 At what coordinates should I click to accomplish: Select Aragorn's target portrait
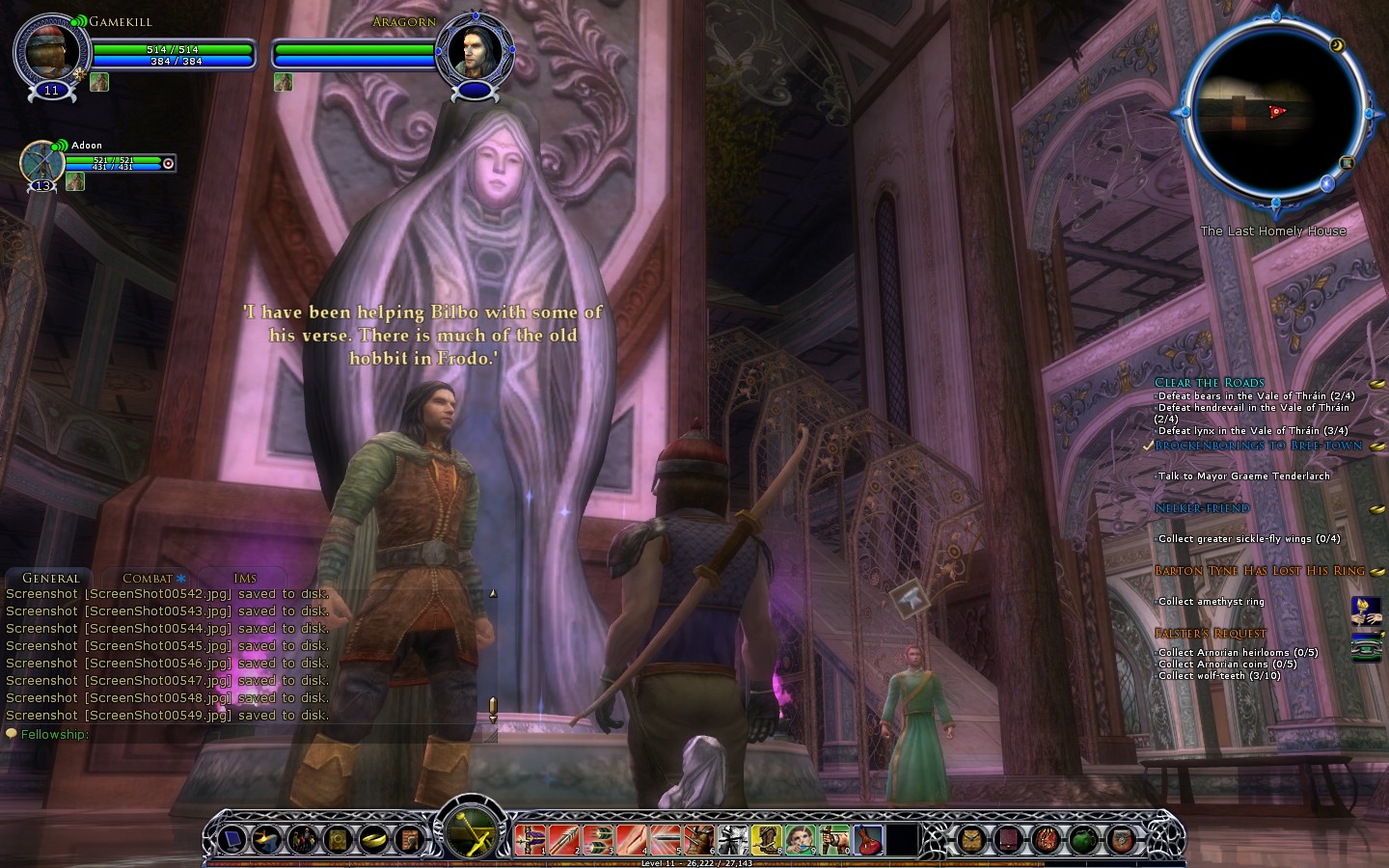pyautogui.click(x=473, y=51)
